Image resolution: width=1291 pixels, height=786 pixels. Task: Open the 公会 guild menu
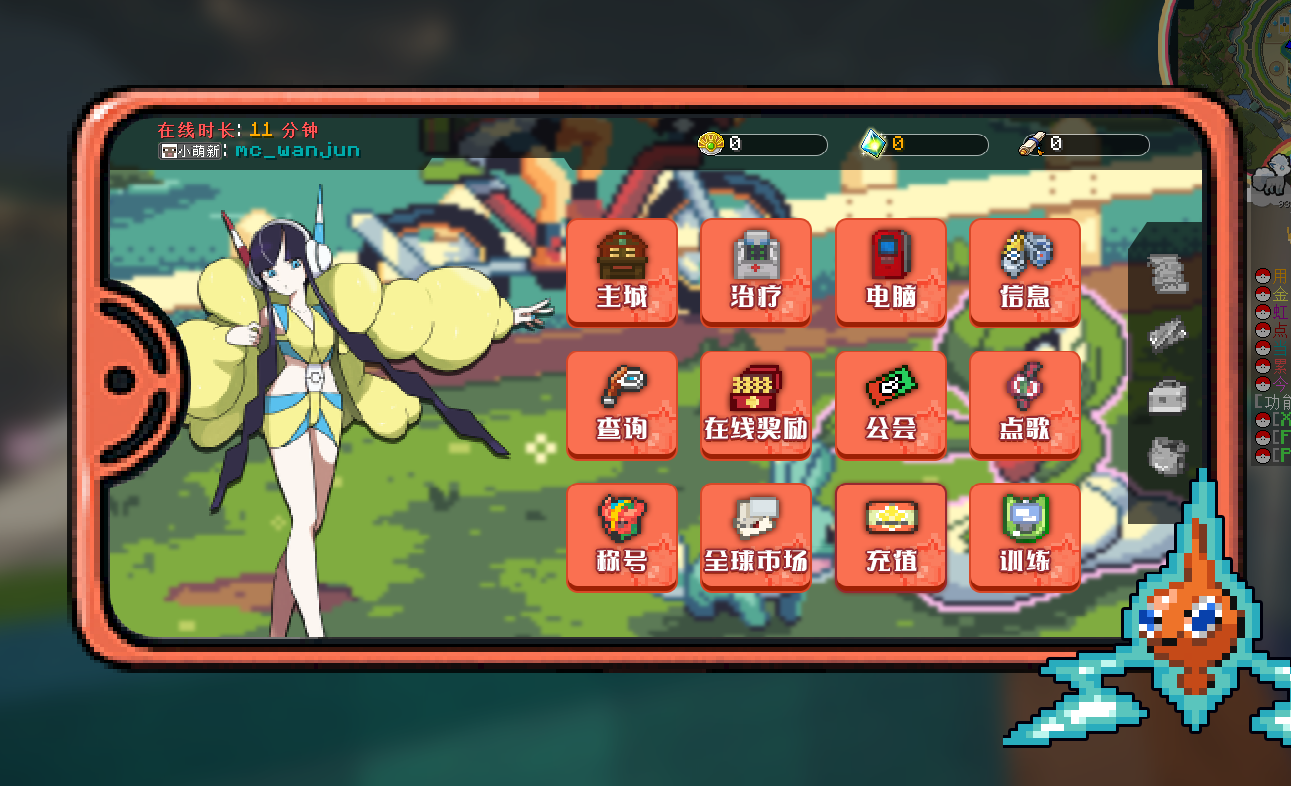[890, 404]
